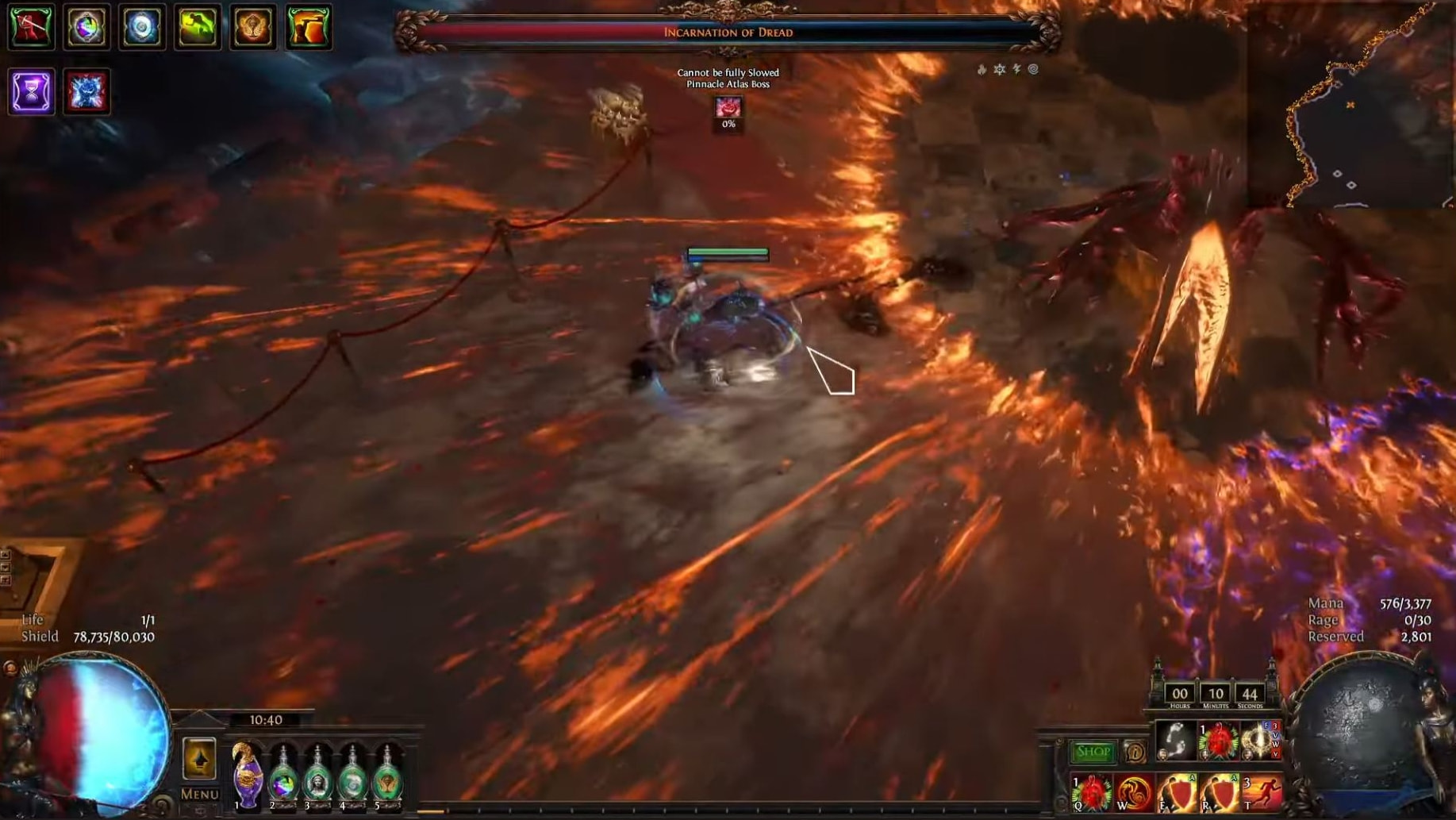Open the Shop from the bottom bar
Image resolution: width=1456 pixels, height=820 pixels.
tap(1093, 752)
